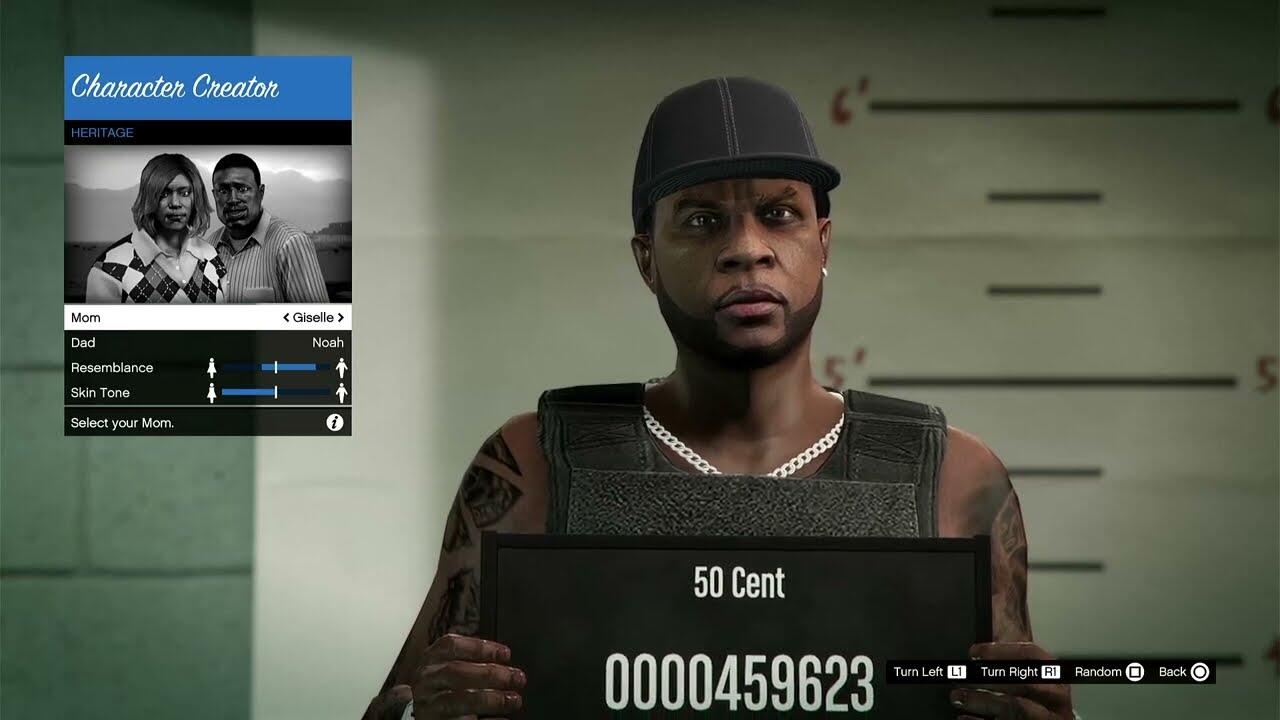
Task: Click the right arrow beside Giselle
Action: coord(341,318)
